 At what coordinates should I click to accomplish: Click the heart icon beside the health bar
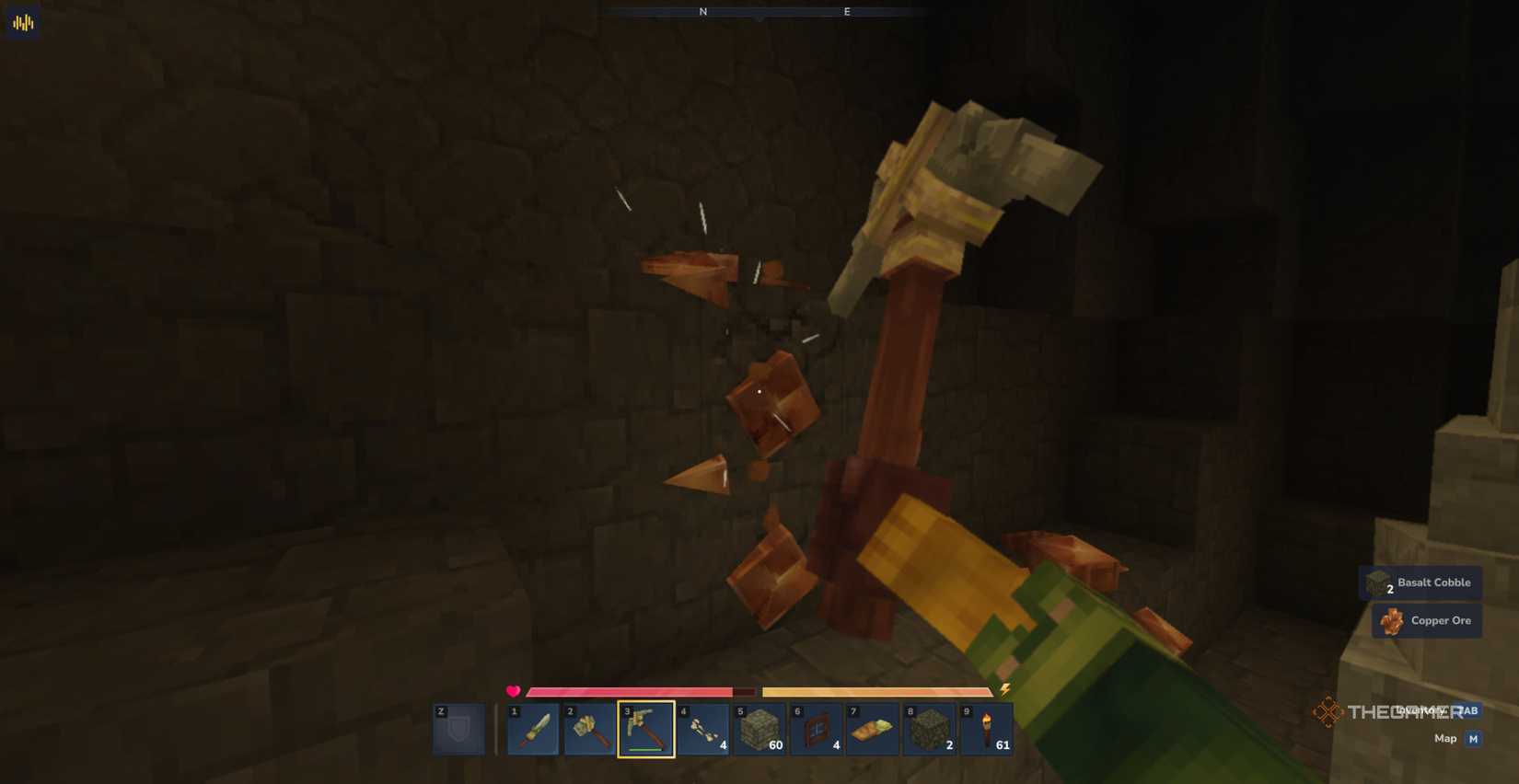coord(514,690)
